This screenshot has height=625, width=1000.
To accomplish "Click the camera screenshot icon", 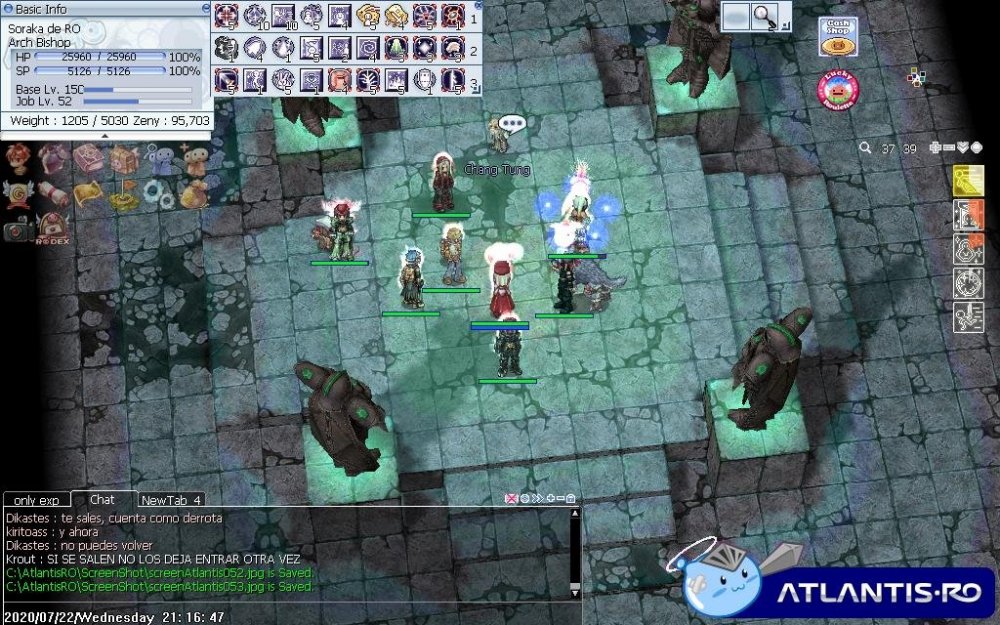I will coord(17,229).
